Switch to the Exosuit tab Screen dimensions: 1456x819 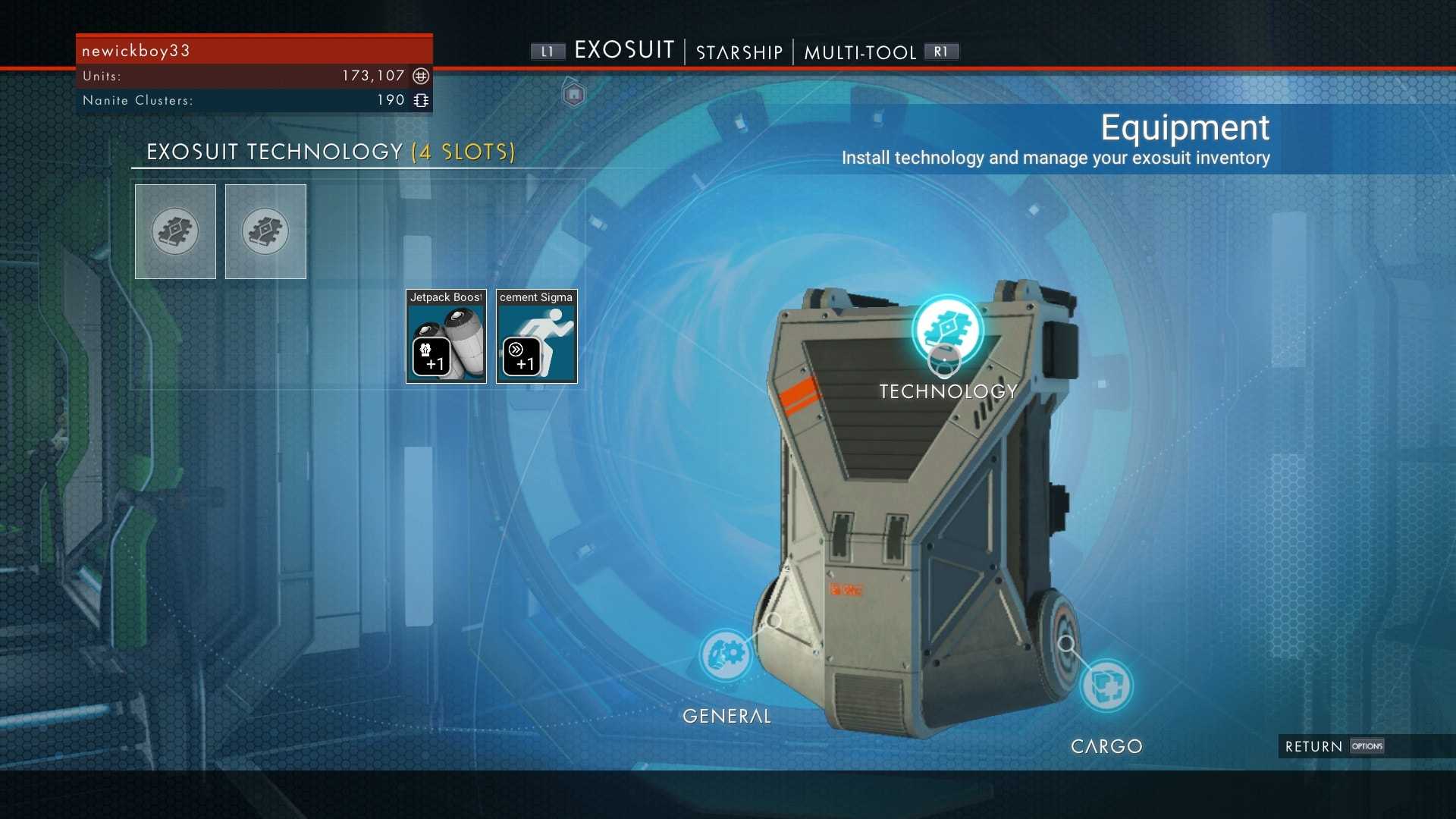[623, 51]
